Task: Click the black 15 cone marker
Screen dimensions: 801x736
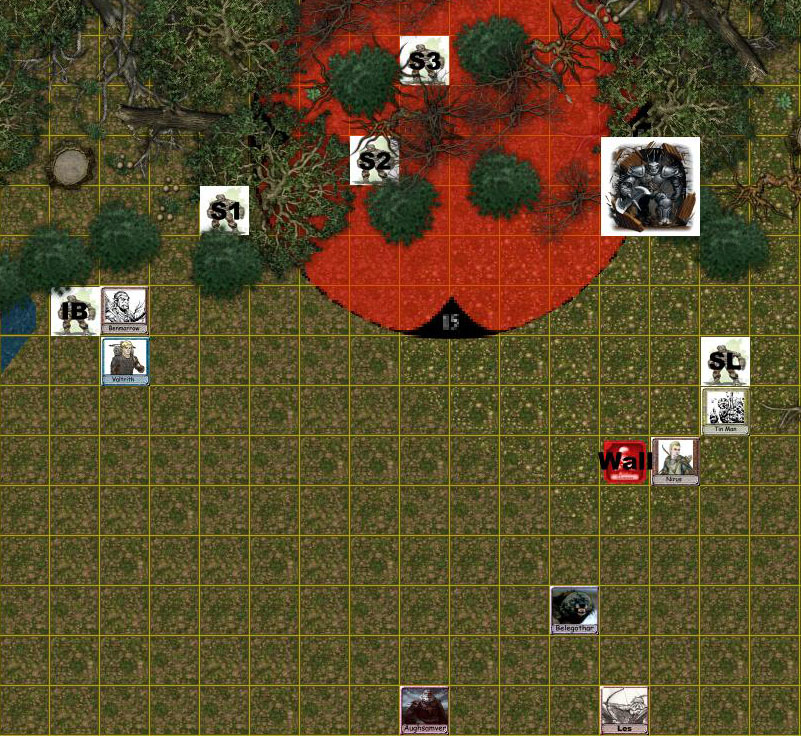Action: (450, 318)
